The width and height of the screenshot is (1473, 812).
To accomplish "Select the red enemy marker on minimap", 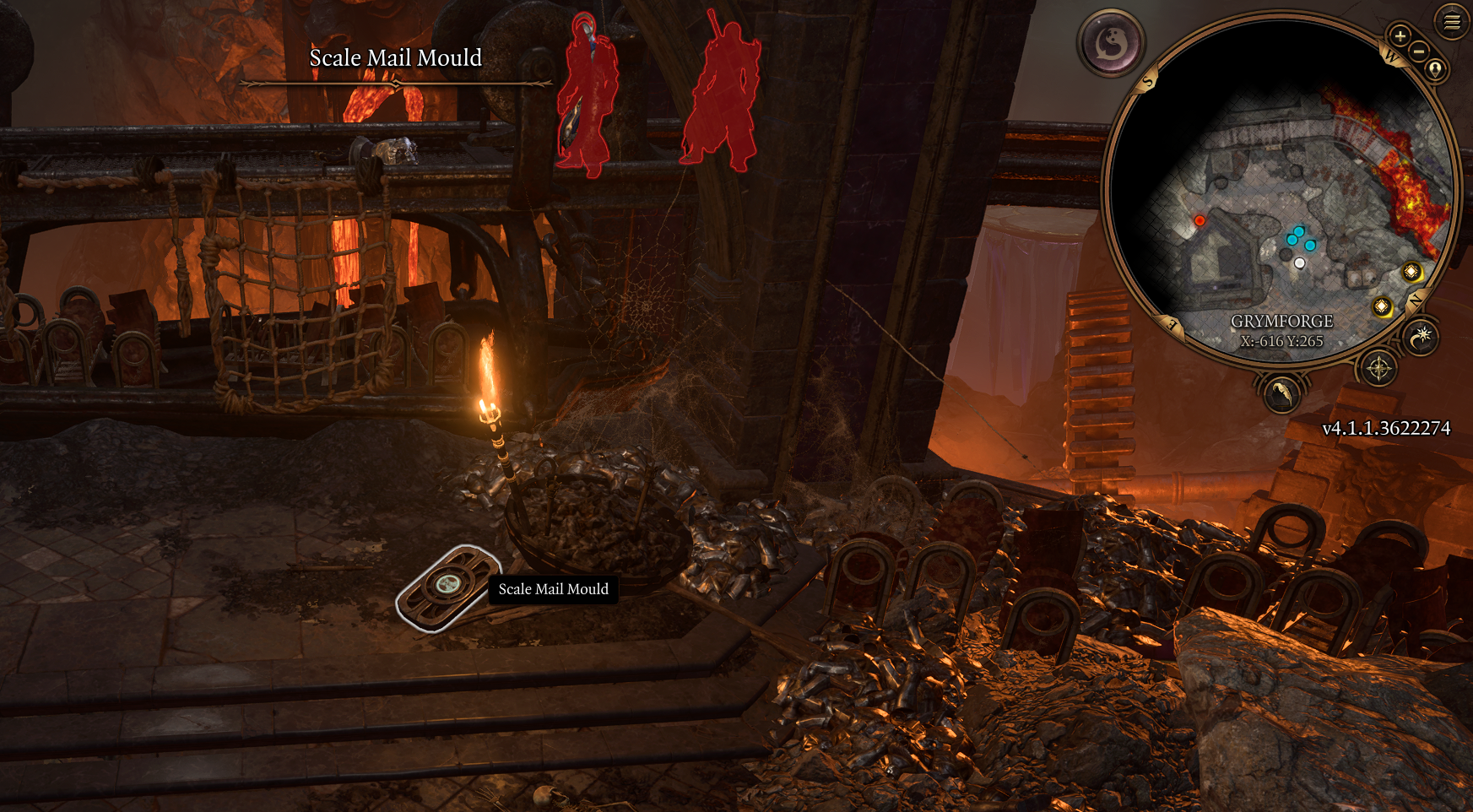I will coord(1200,221).
